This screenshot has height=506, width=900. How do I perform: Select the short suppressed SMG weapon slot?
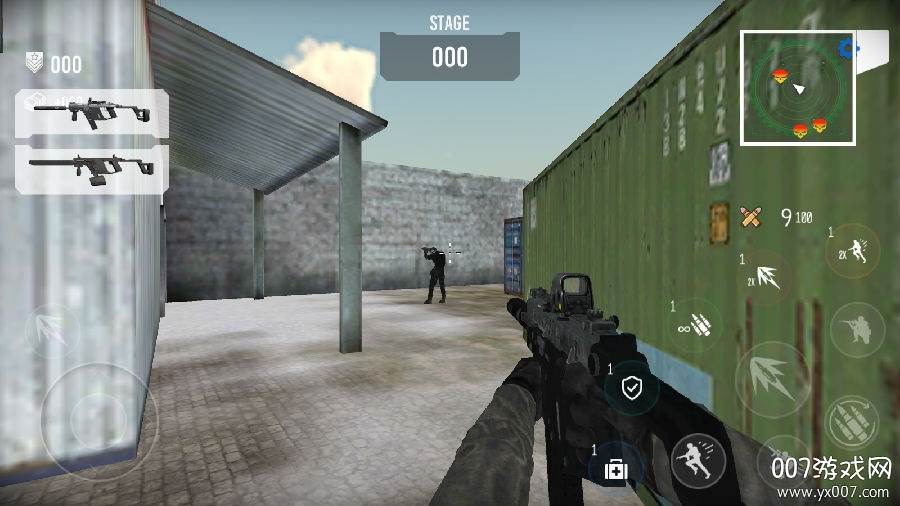pyautogui.click(x=91, y=112)
